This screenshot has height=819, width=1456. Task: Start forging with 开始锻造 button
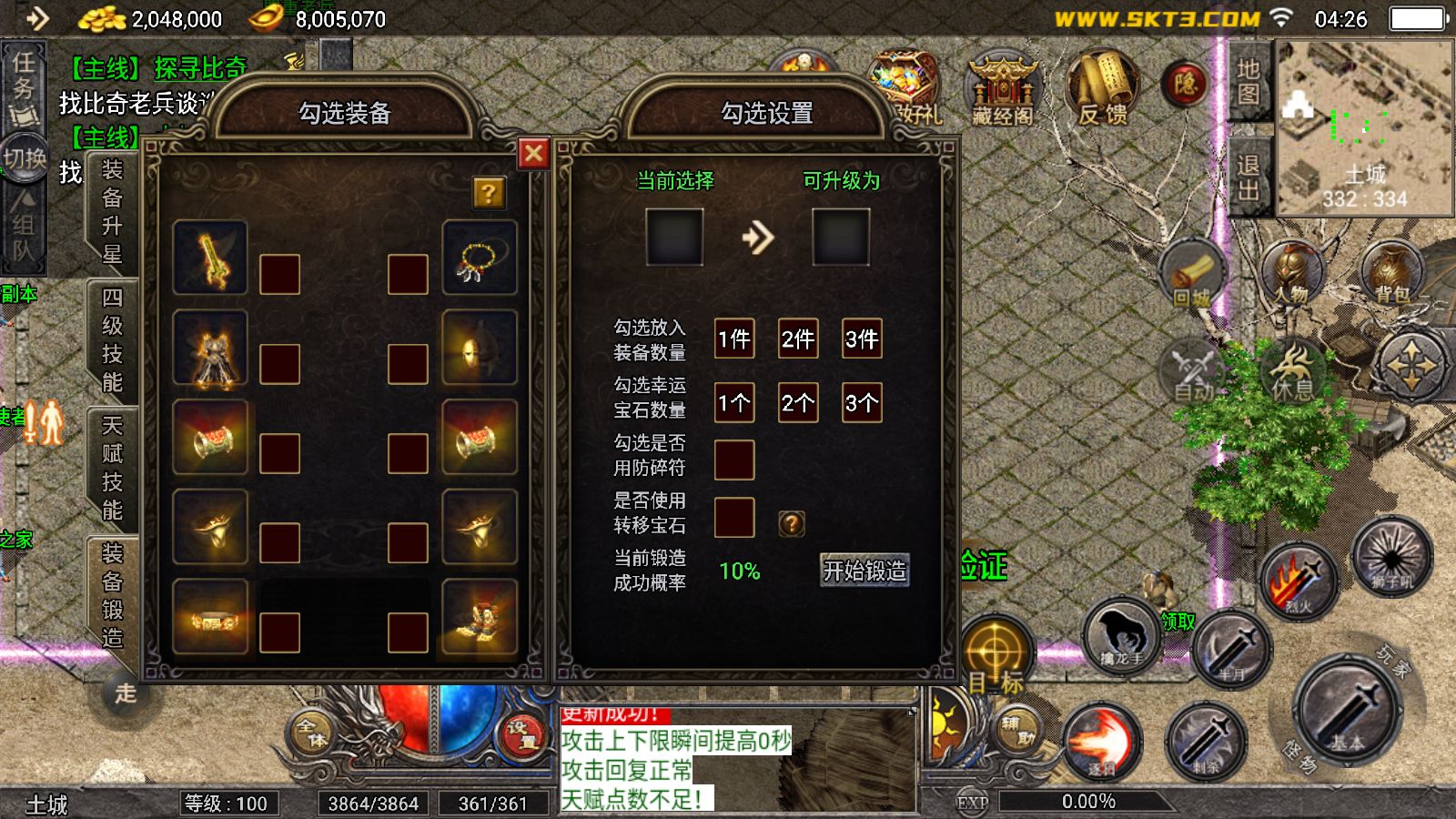[864, 571]
